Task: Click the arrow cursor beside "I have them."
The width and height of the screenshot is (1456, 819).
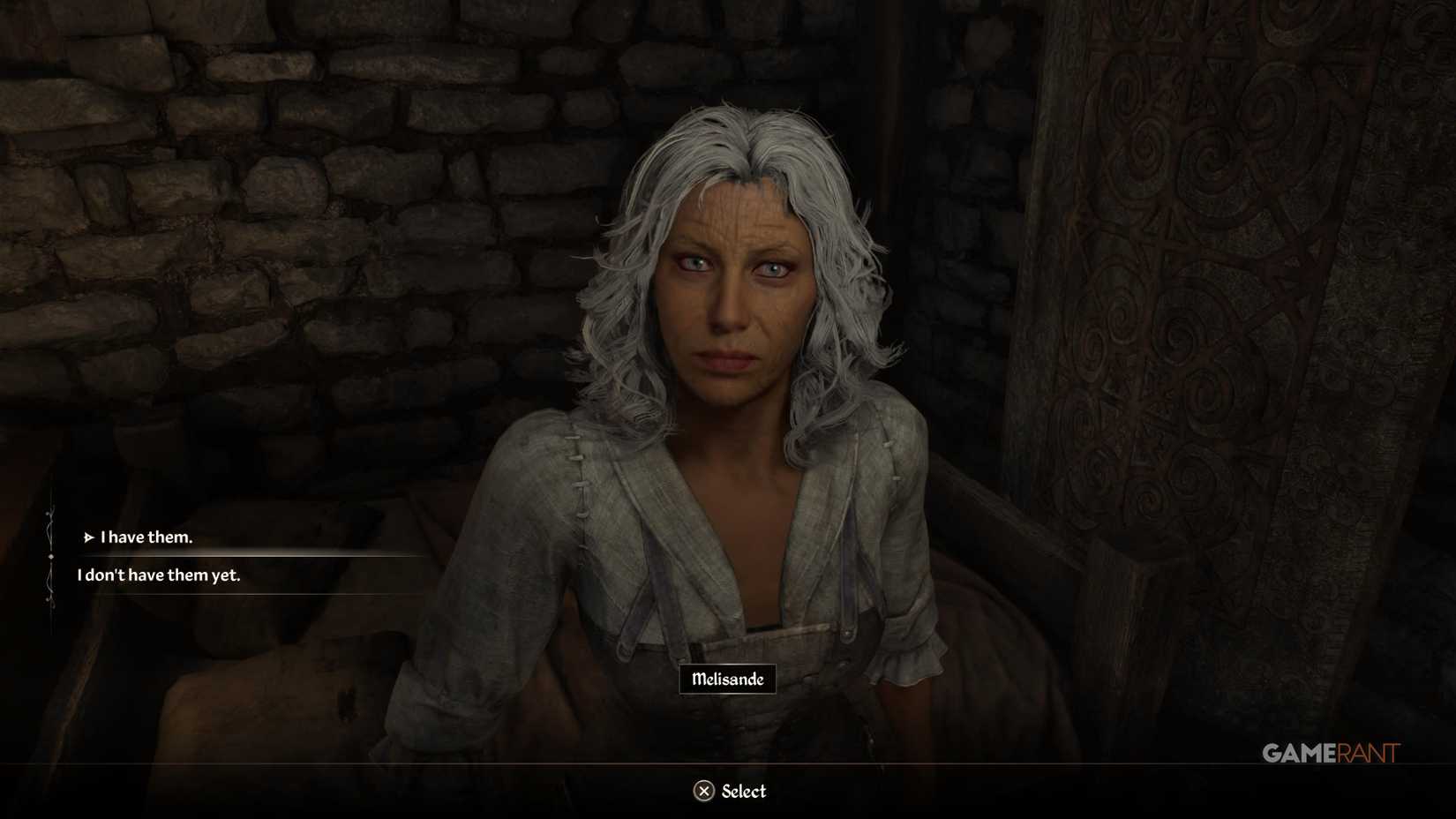Action: (x=88, y=537)
